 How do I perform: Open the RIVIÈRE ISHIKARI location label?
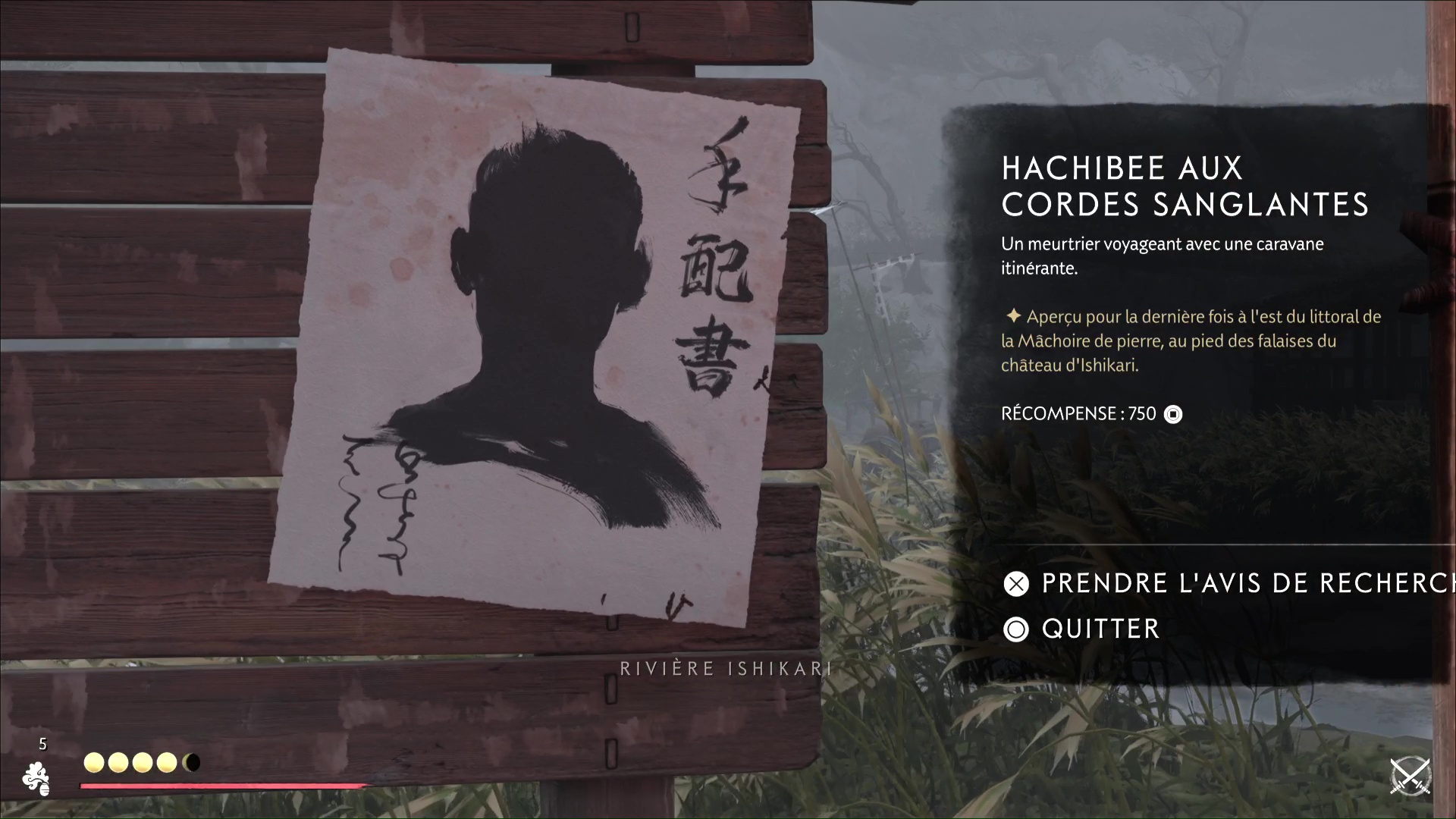coord(724,668)
